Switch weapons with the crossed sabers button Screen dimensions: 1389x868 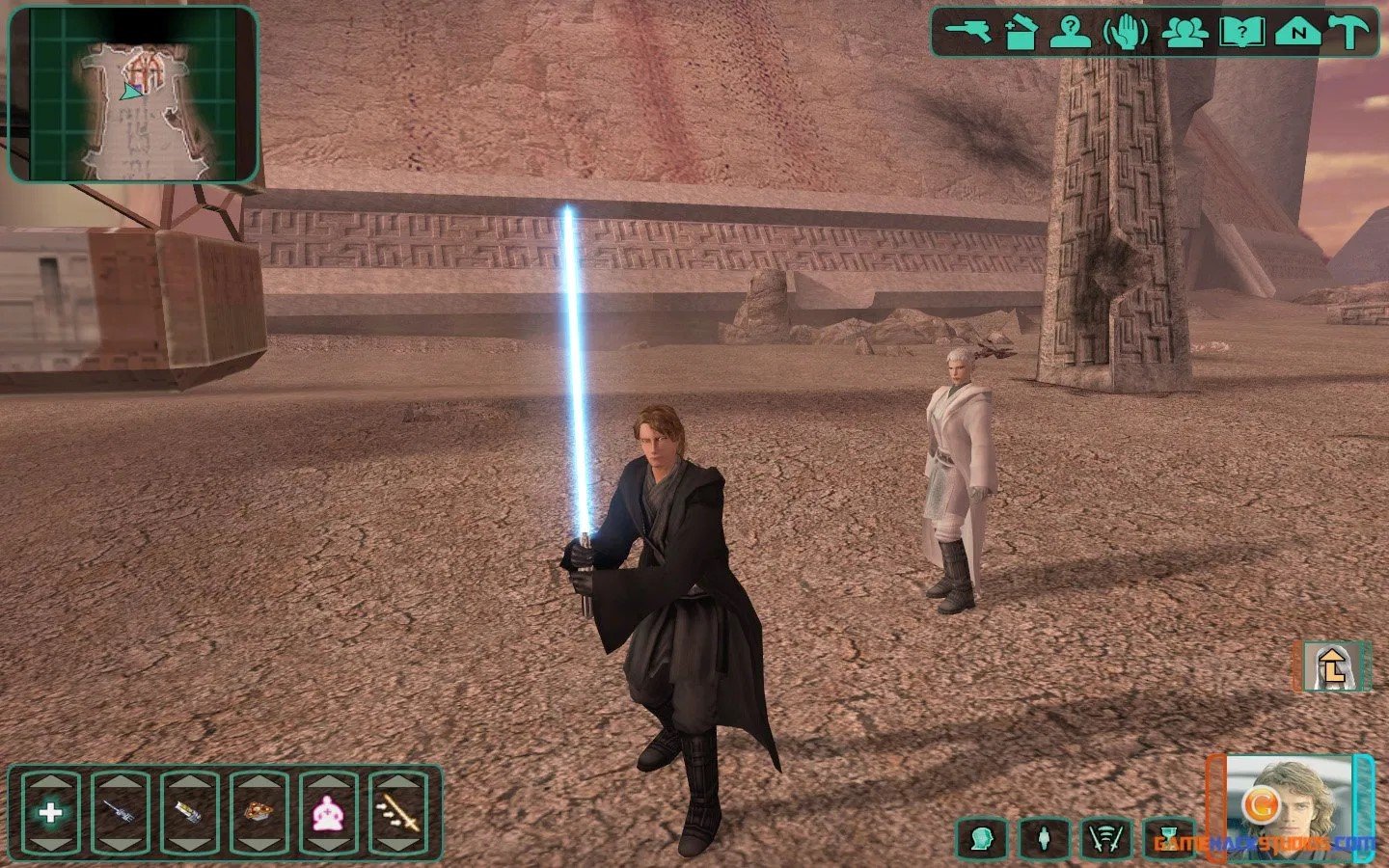tap(1107, 838)
